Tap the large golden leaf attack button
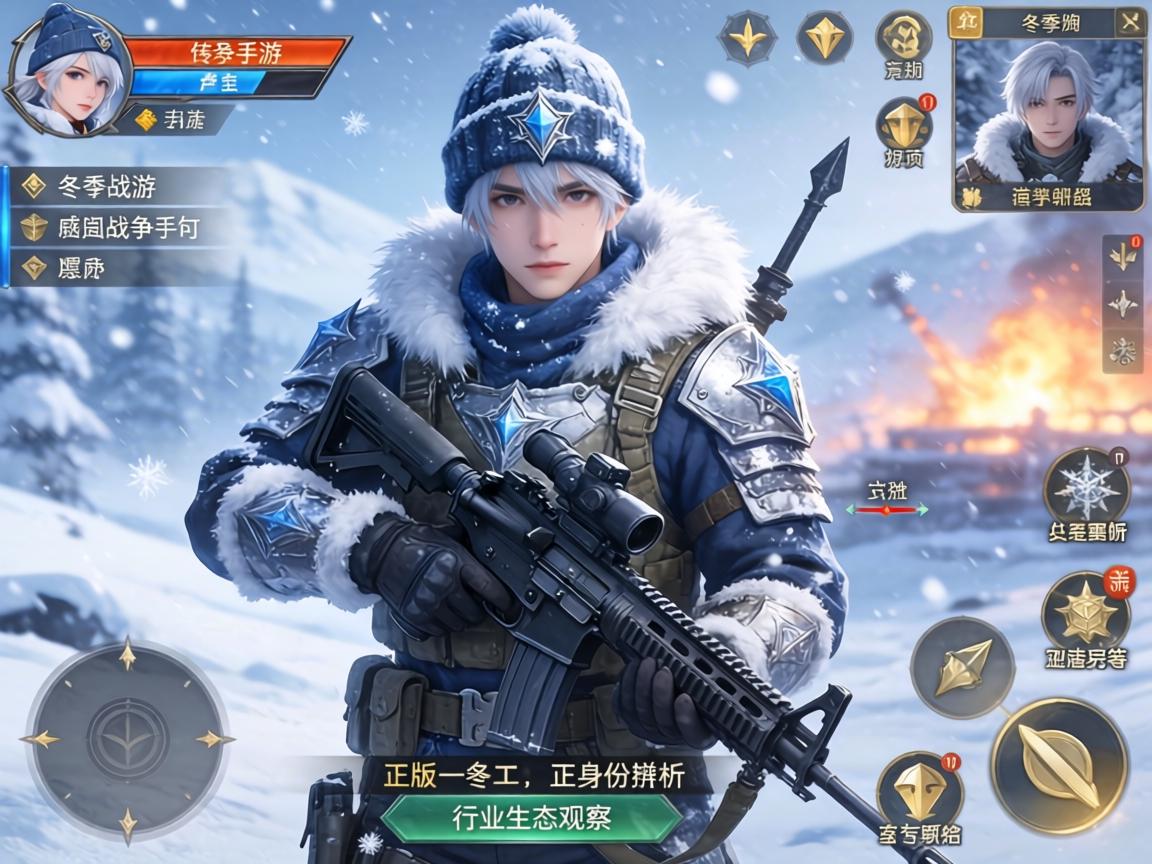 coord(1059,765)
